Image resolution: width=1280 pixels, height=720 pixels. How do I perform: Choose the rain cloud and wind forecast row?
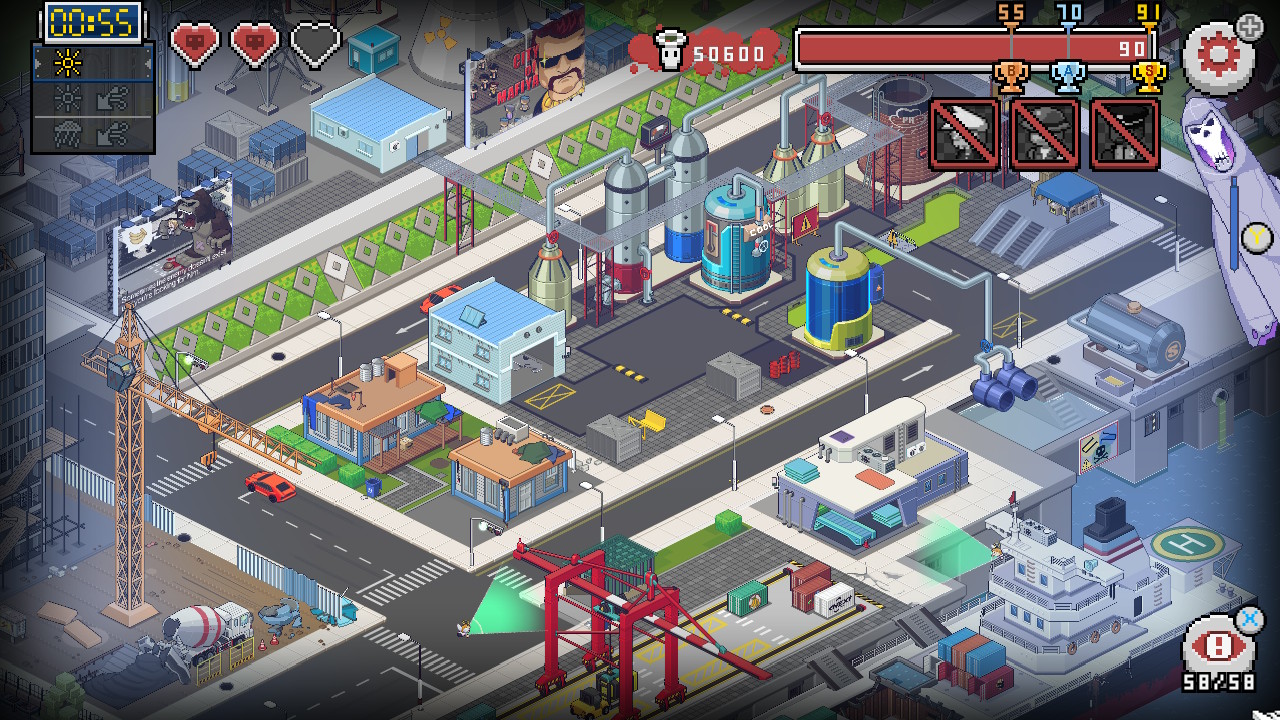93,132
